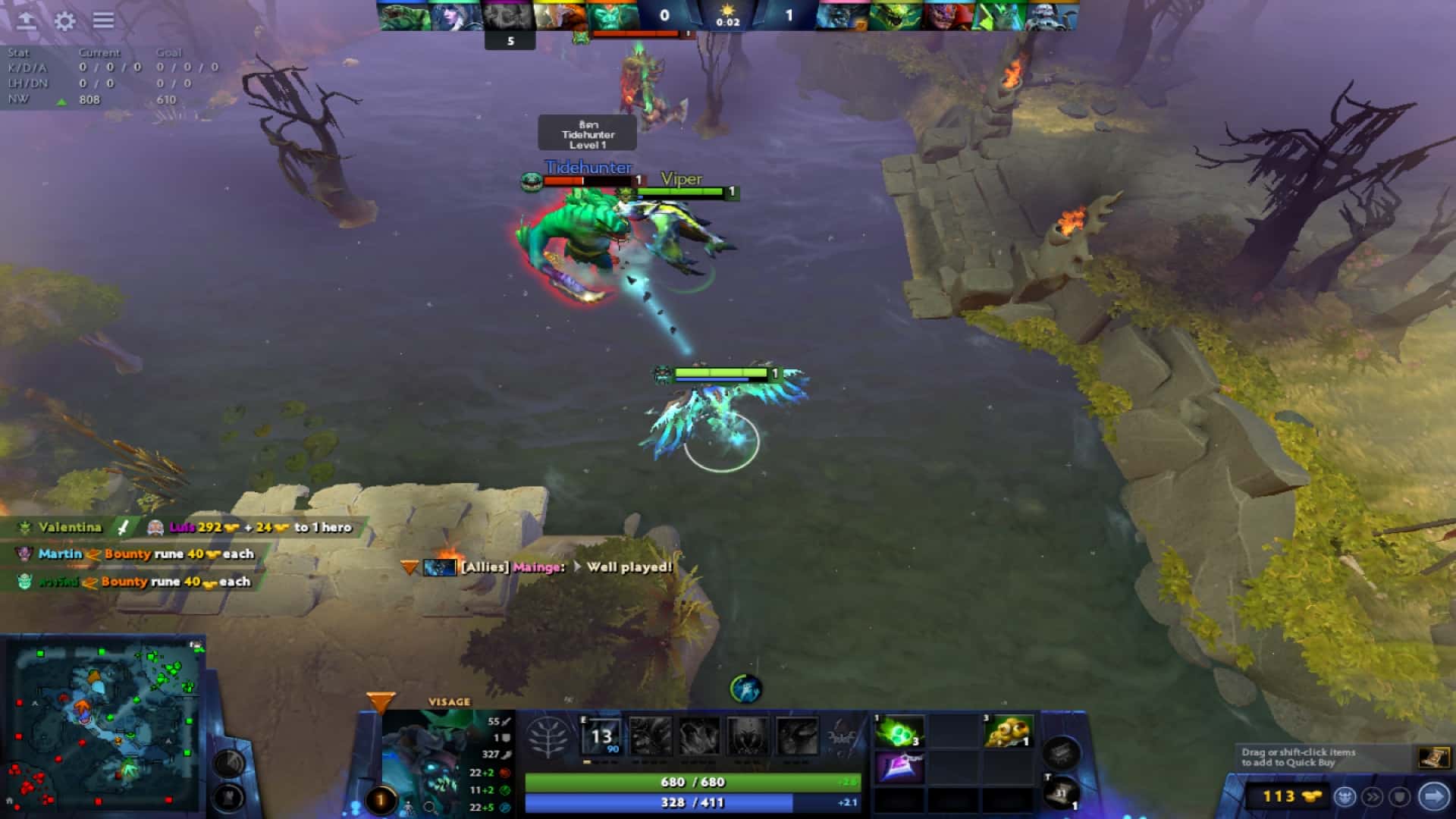Viewport: 1456px width, 819px height.
Task: Activate the top circular button beside the minimap
Action: point(229,763)
